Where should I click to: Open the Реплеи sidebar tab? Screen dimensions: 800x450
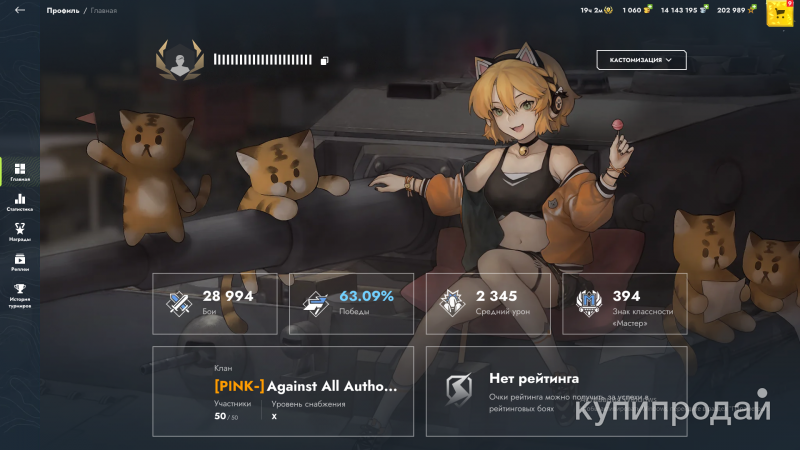20,262
